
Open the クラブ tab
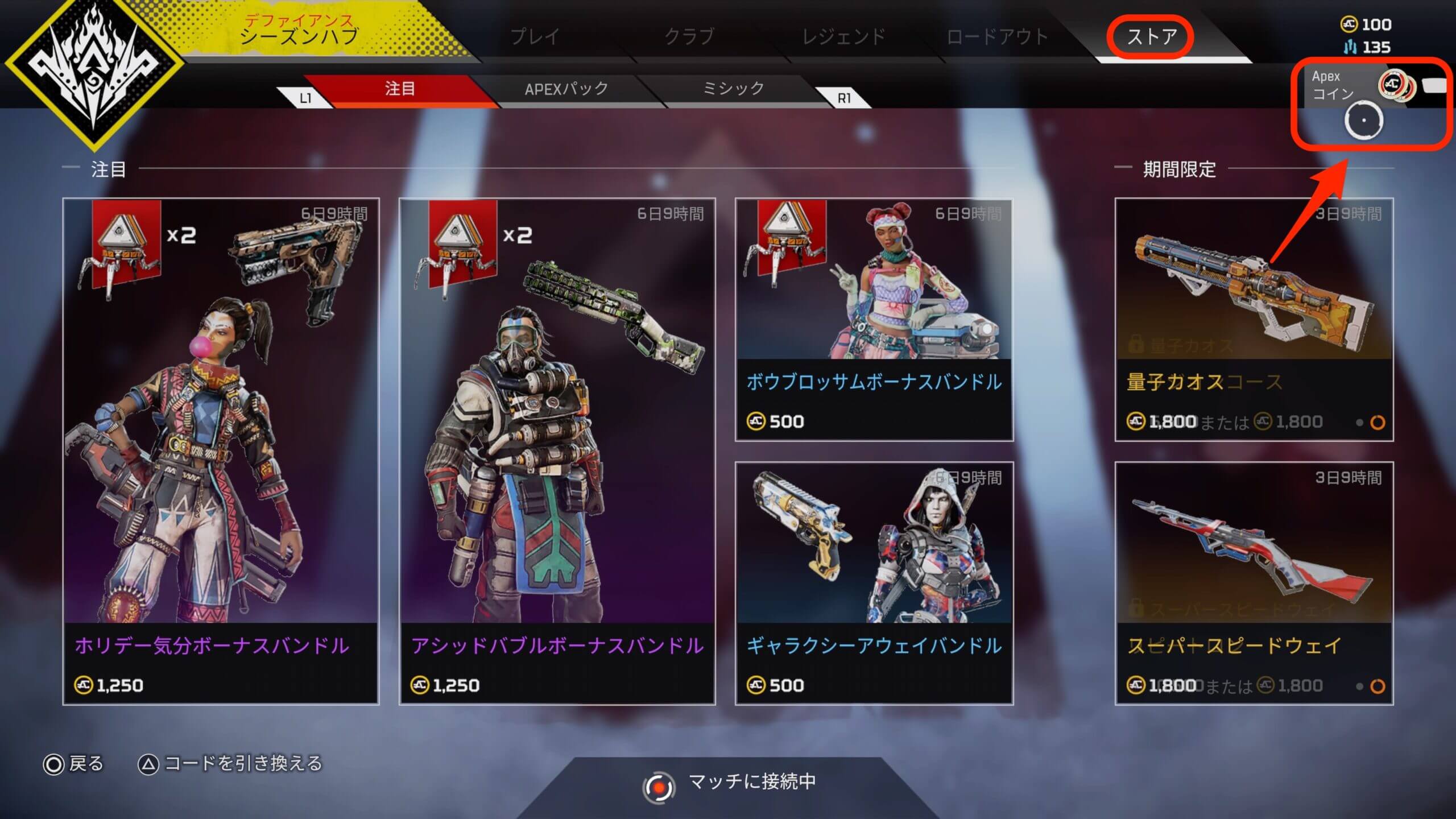click(x=689, y=36)
